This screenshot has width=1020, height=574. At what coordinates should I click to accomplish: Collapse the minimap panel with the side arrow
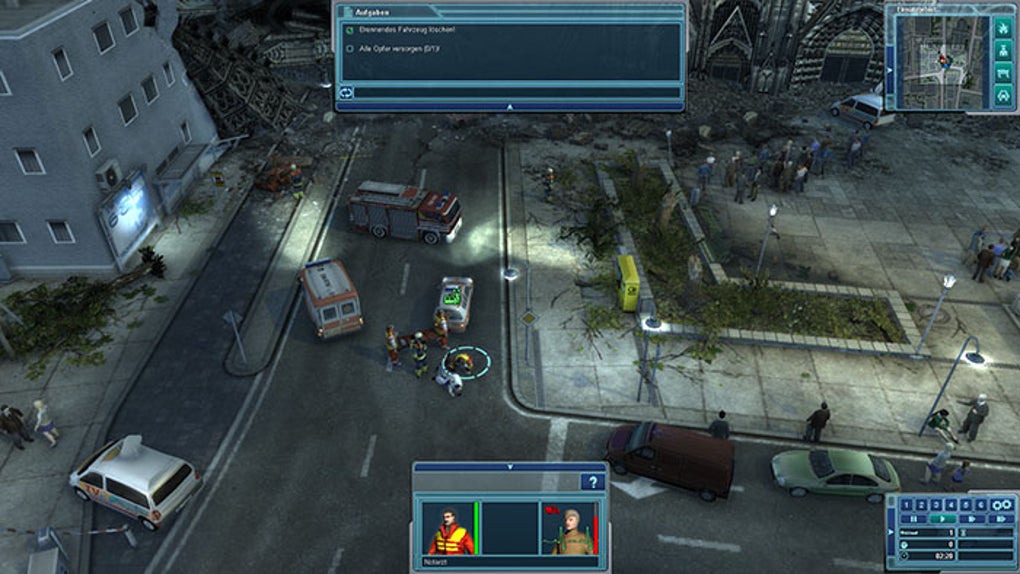pos(891,70)
